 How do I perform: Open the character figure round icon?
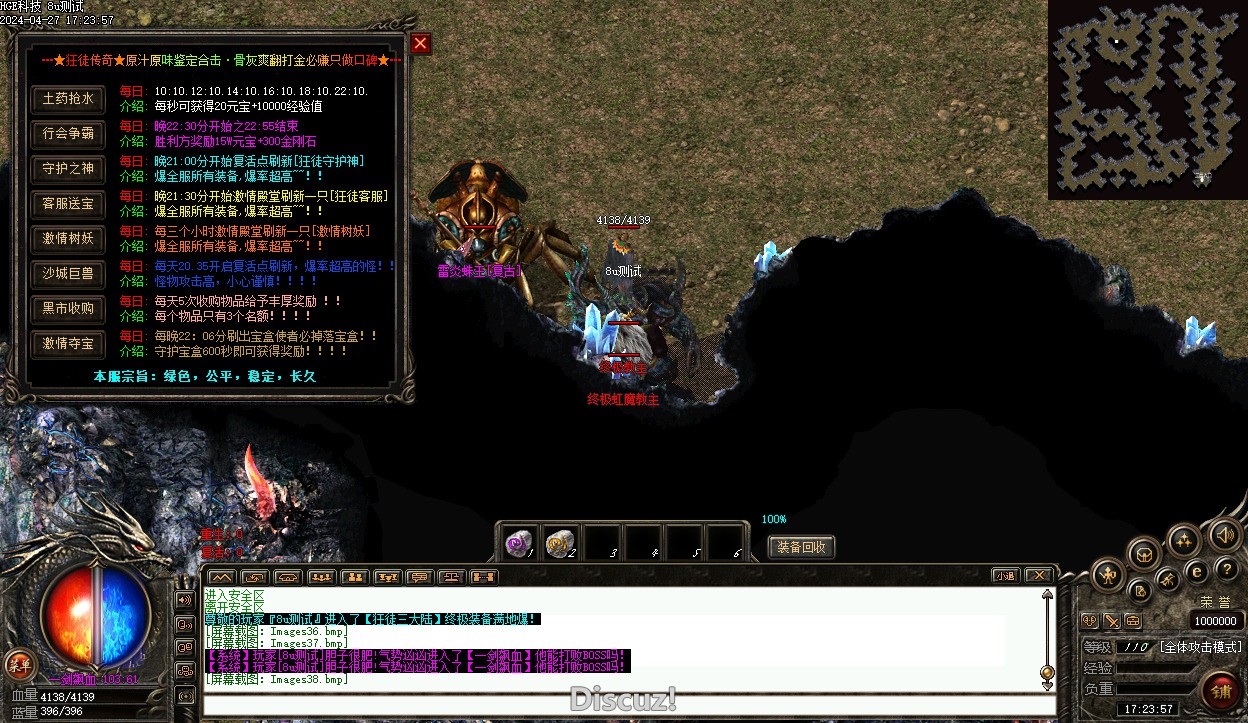tap(1108, 575)
